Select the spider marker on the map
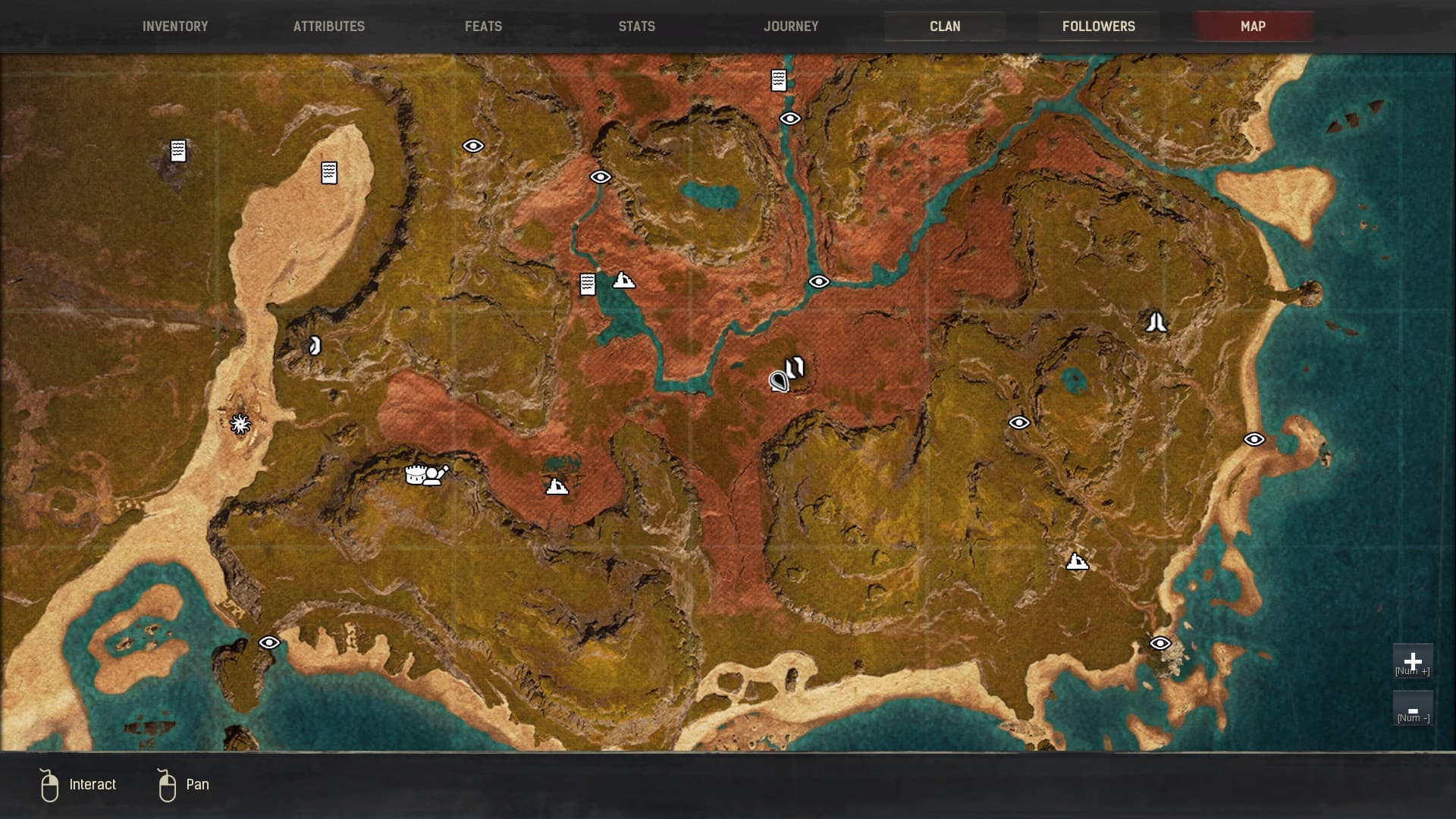1456x819 pixels. point(240,423)
